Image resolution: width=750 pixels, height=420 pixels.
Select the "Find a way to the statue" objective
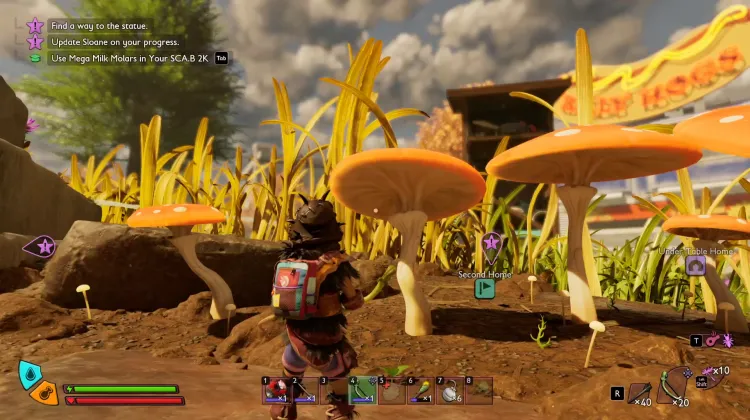tap(93, 25)
